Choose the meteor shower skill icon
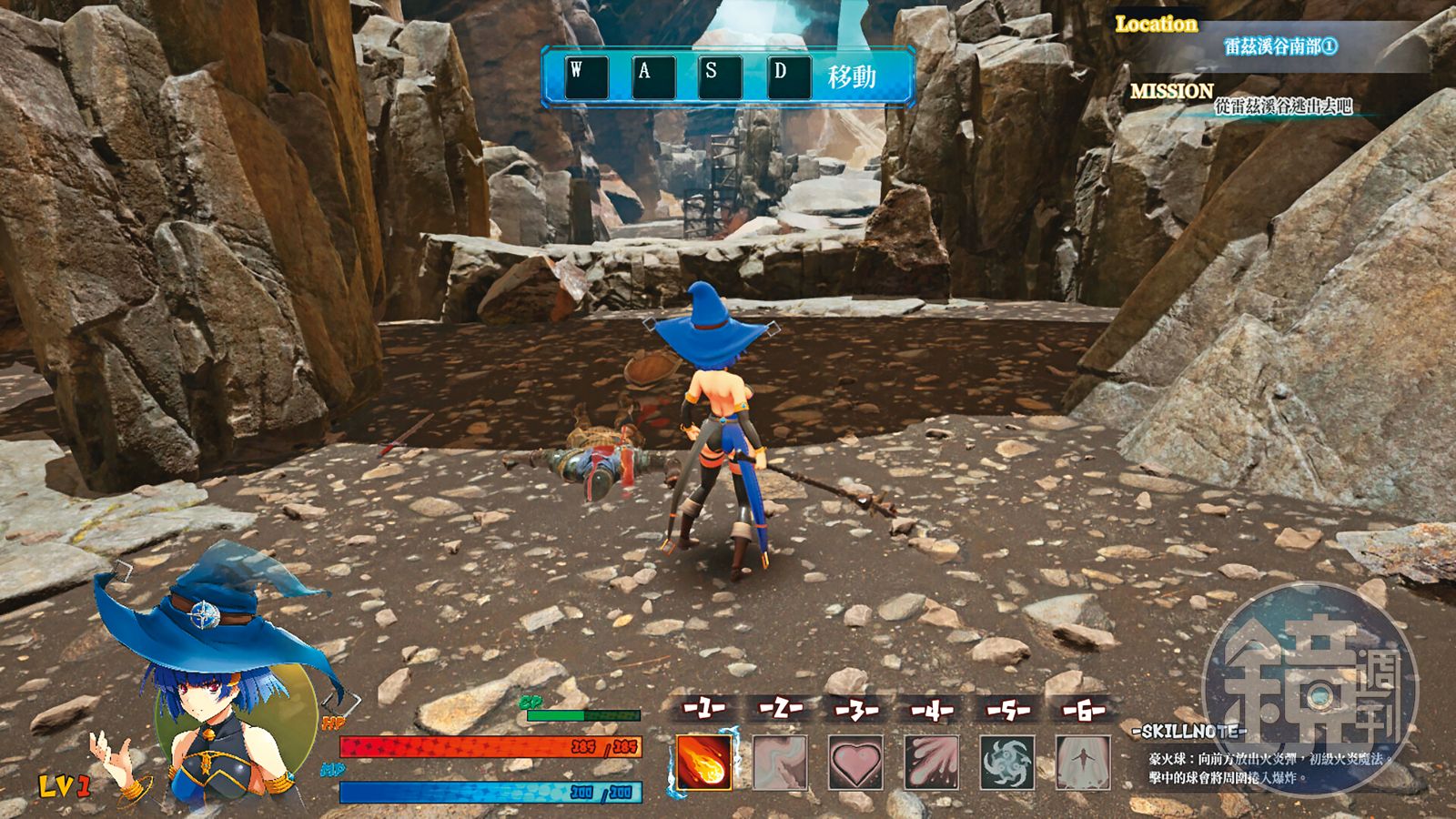1456x819 pixels. pyautogui.click(x=932, y=762)
